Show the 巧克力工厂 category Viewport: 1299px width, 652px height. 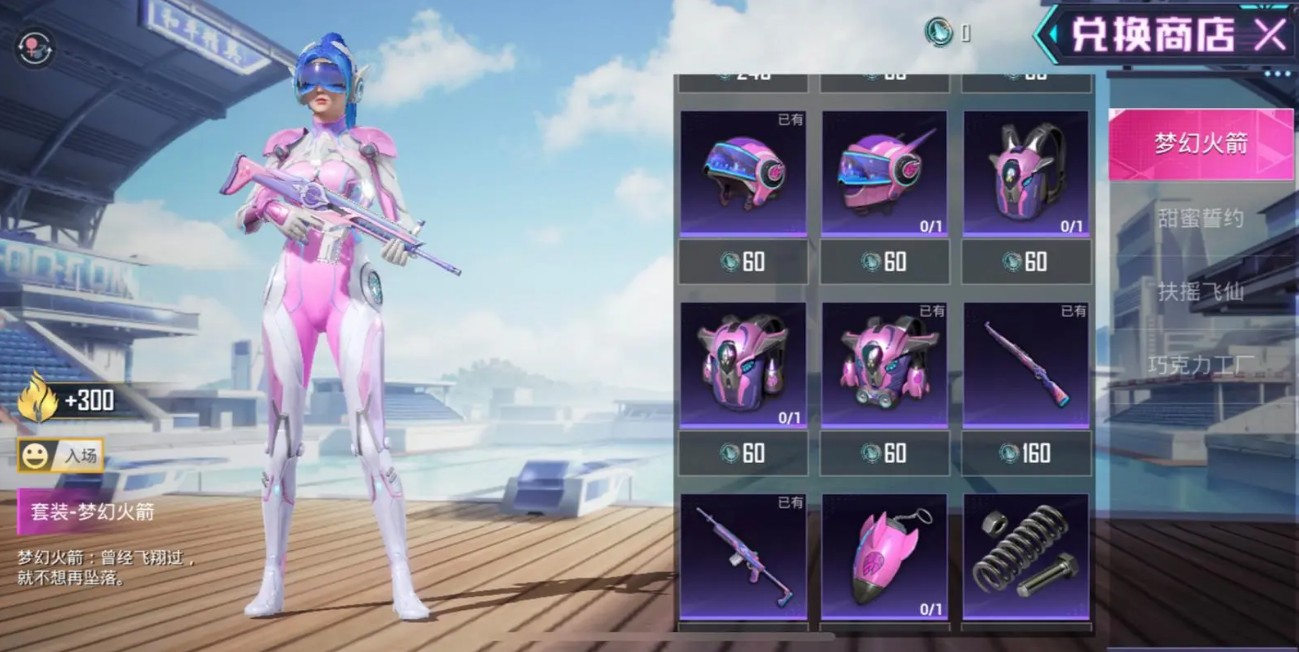click(1200, 363)
